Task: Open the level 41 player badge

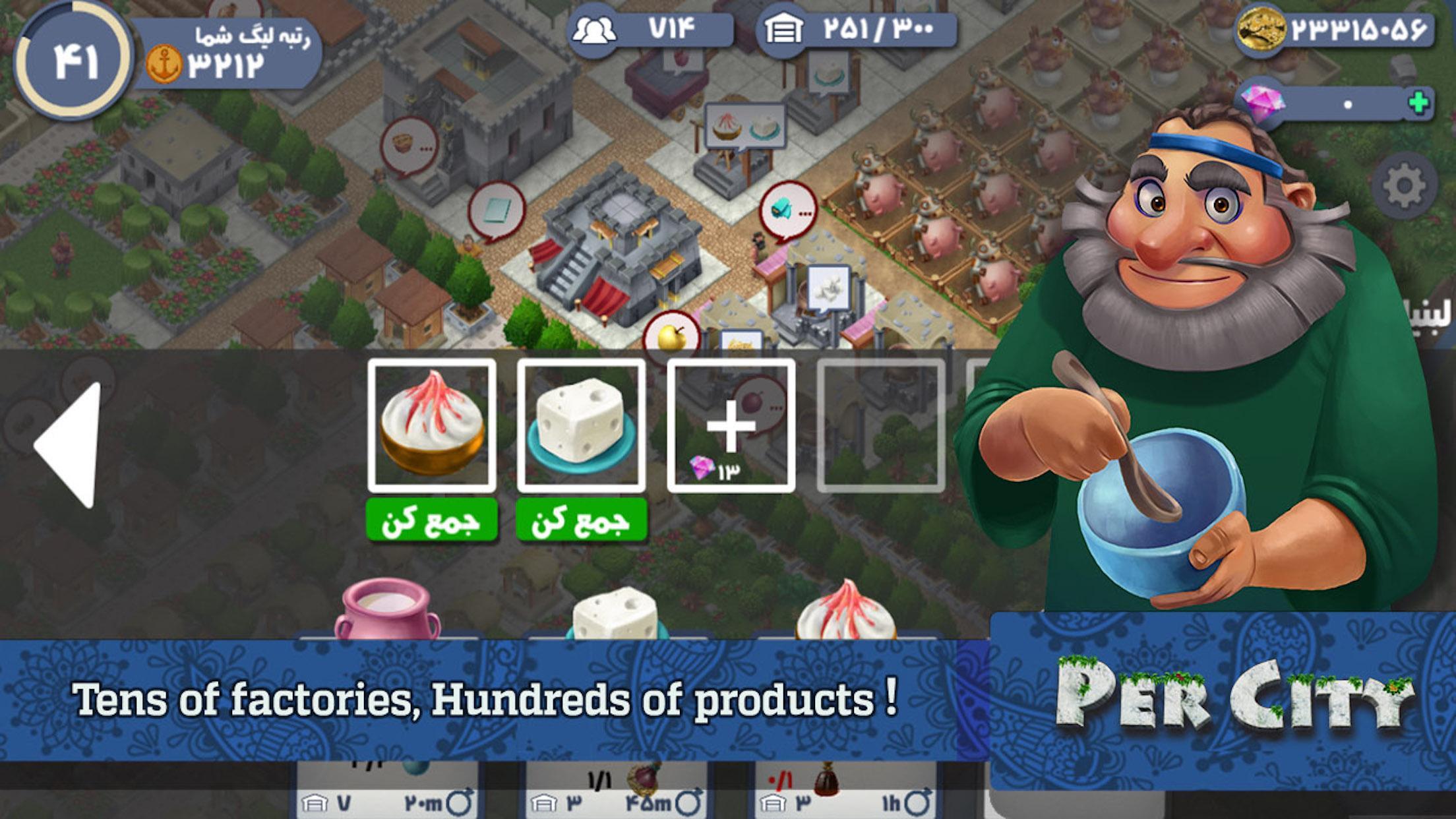Action: 73,61
